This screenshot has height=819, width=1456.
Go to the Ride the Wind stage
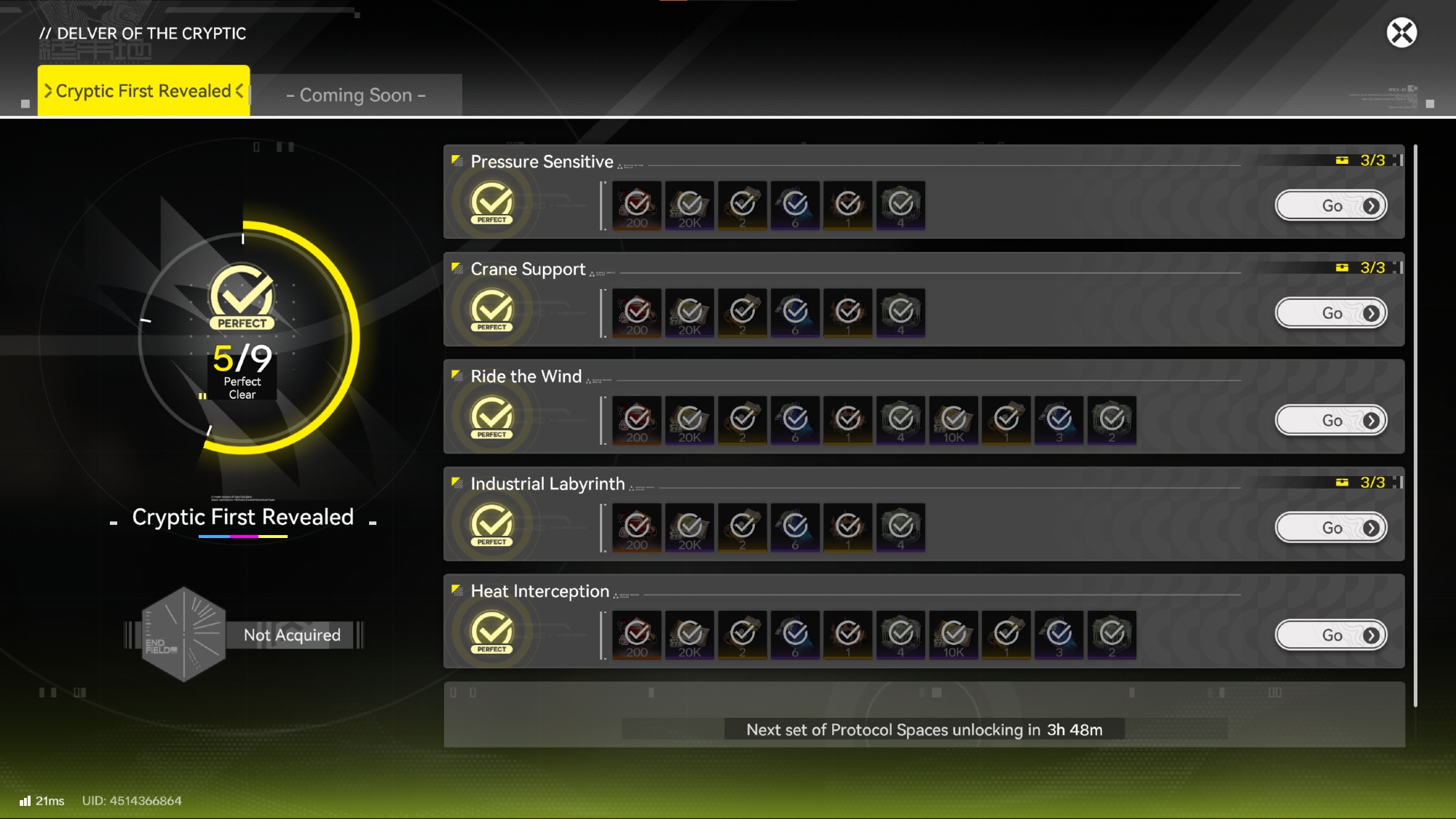1331,421
